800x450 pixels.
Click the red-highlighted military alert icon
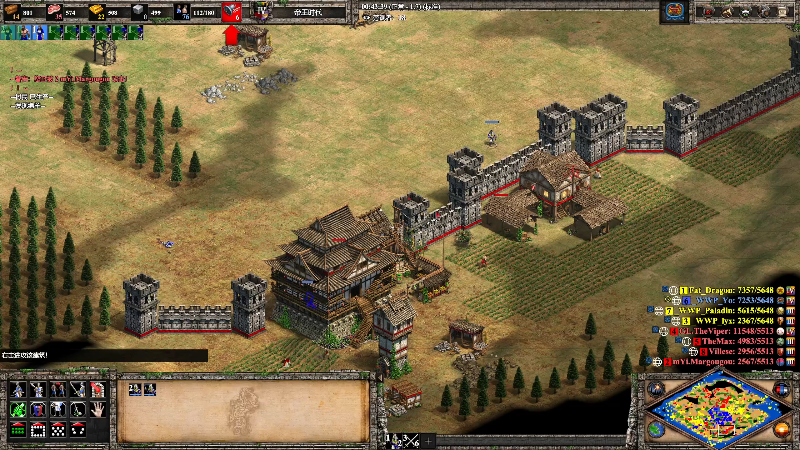click(x=231, y=13)
